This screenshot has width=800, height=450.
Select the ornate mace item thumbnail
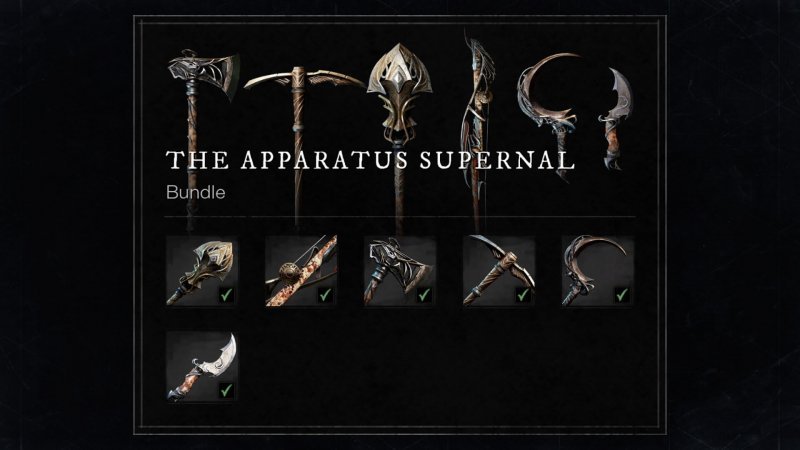[x=202, y=271]
